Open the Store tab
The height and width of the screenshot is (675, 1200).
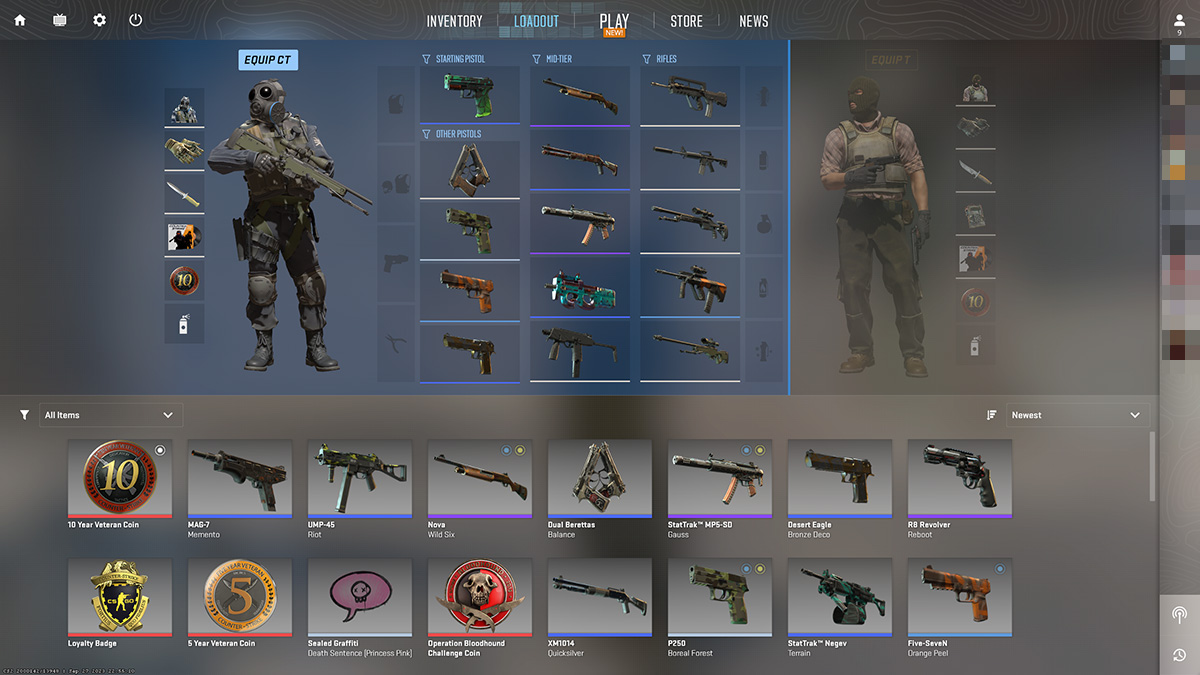coord(686,21)
